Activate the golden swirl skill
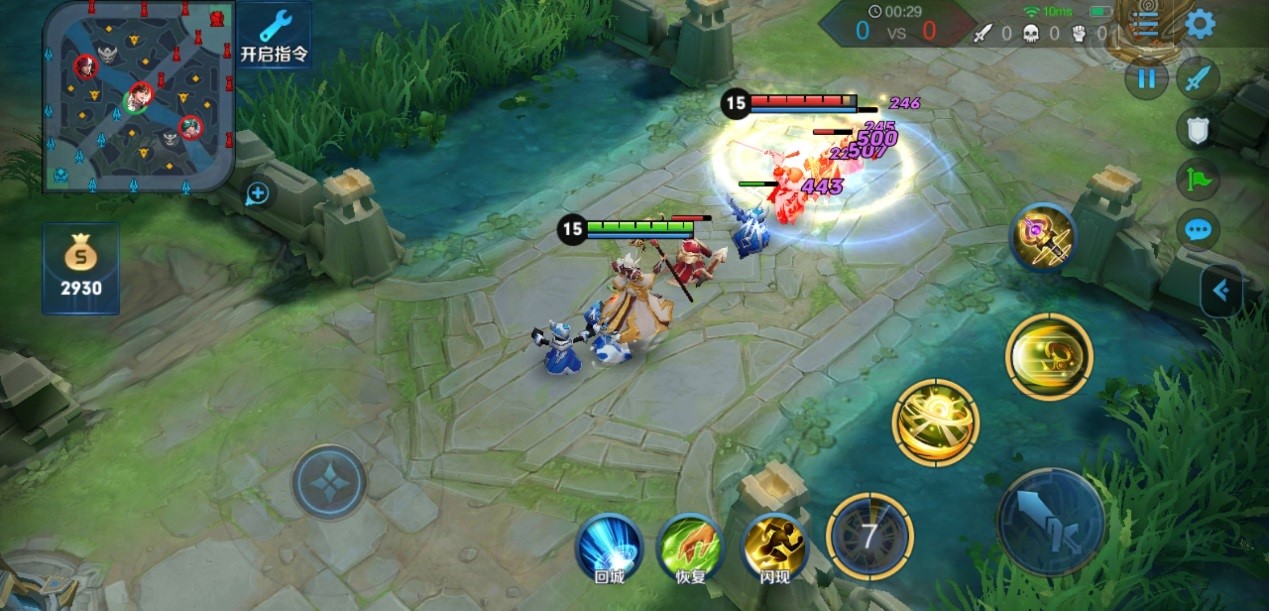The width and height of the screenshot is (1269, 611). [x=1049, y=356]
